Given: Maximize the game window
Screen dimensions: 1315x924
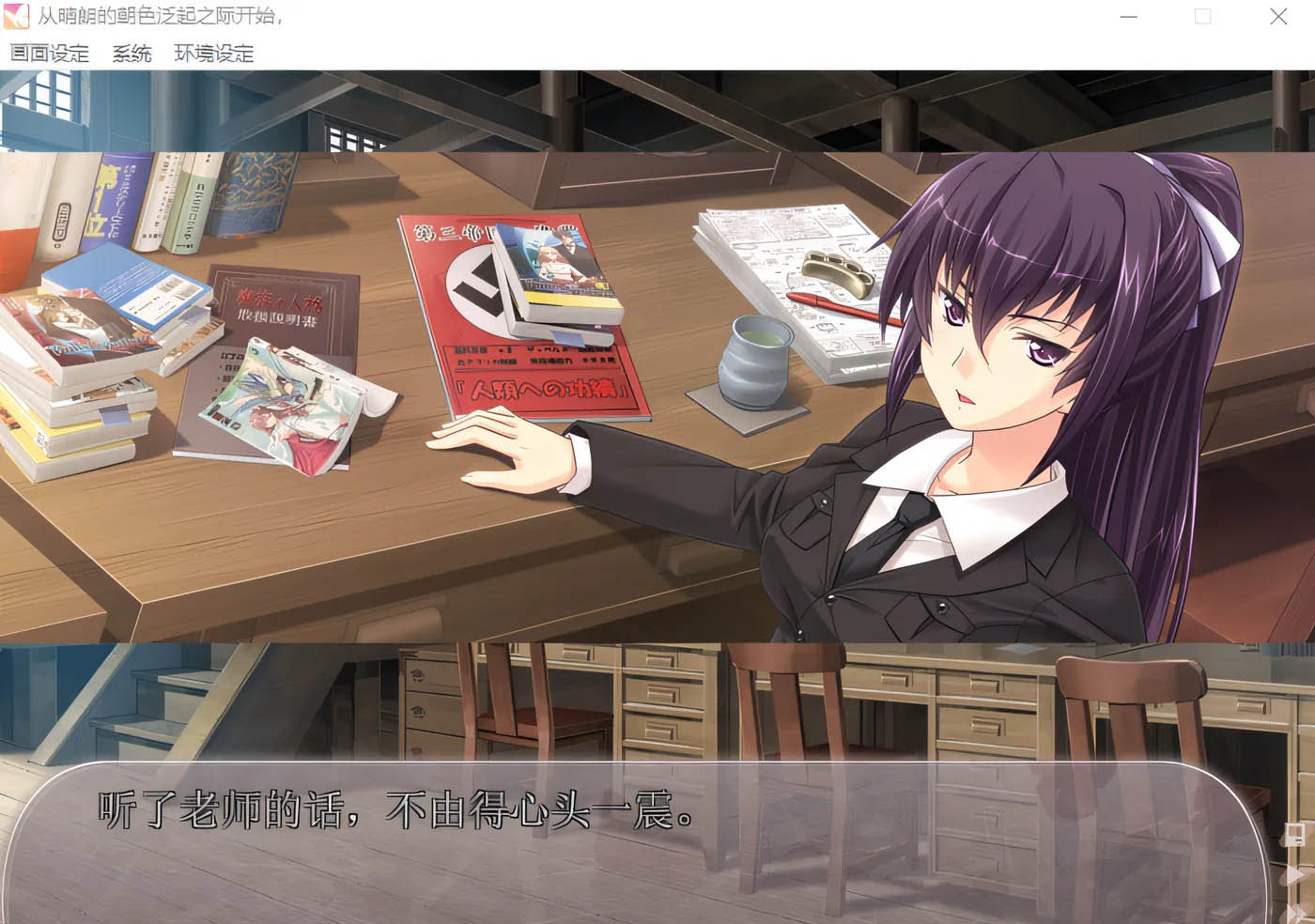Looking at the screenshot, I should click(x=1201, y=16).
